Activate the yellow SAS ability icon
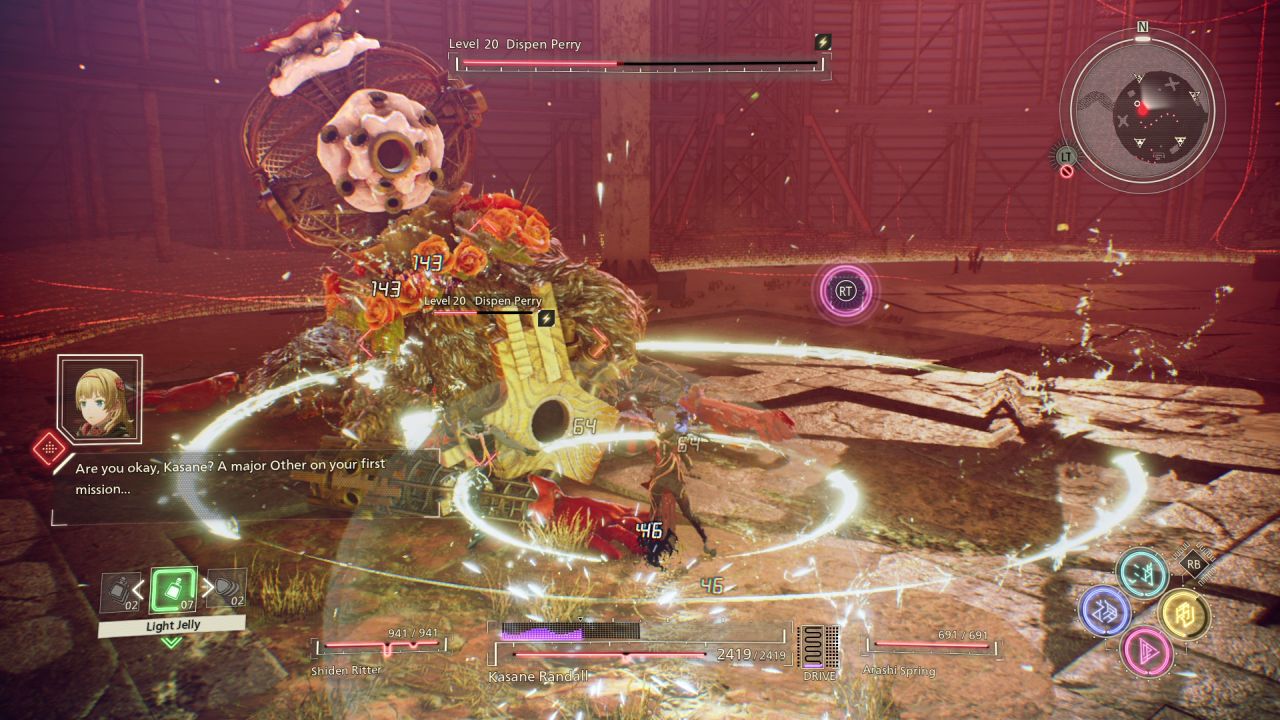Screen dimensions: 1280x720 (1184, 613)
